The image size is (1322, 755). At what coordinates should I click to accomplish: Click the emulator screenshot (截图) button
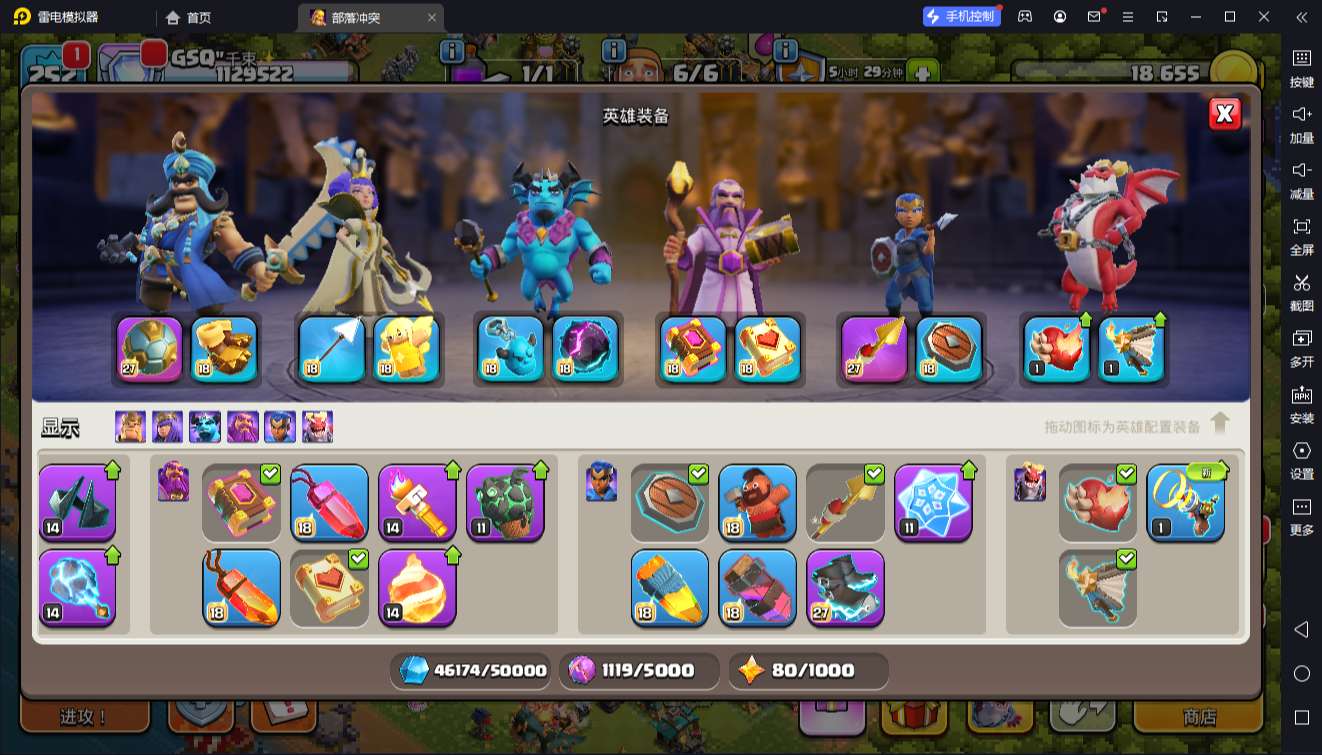point(1301,291)
